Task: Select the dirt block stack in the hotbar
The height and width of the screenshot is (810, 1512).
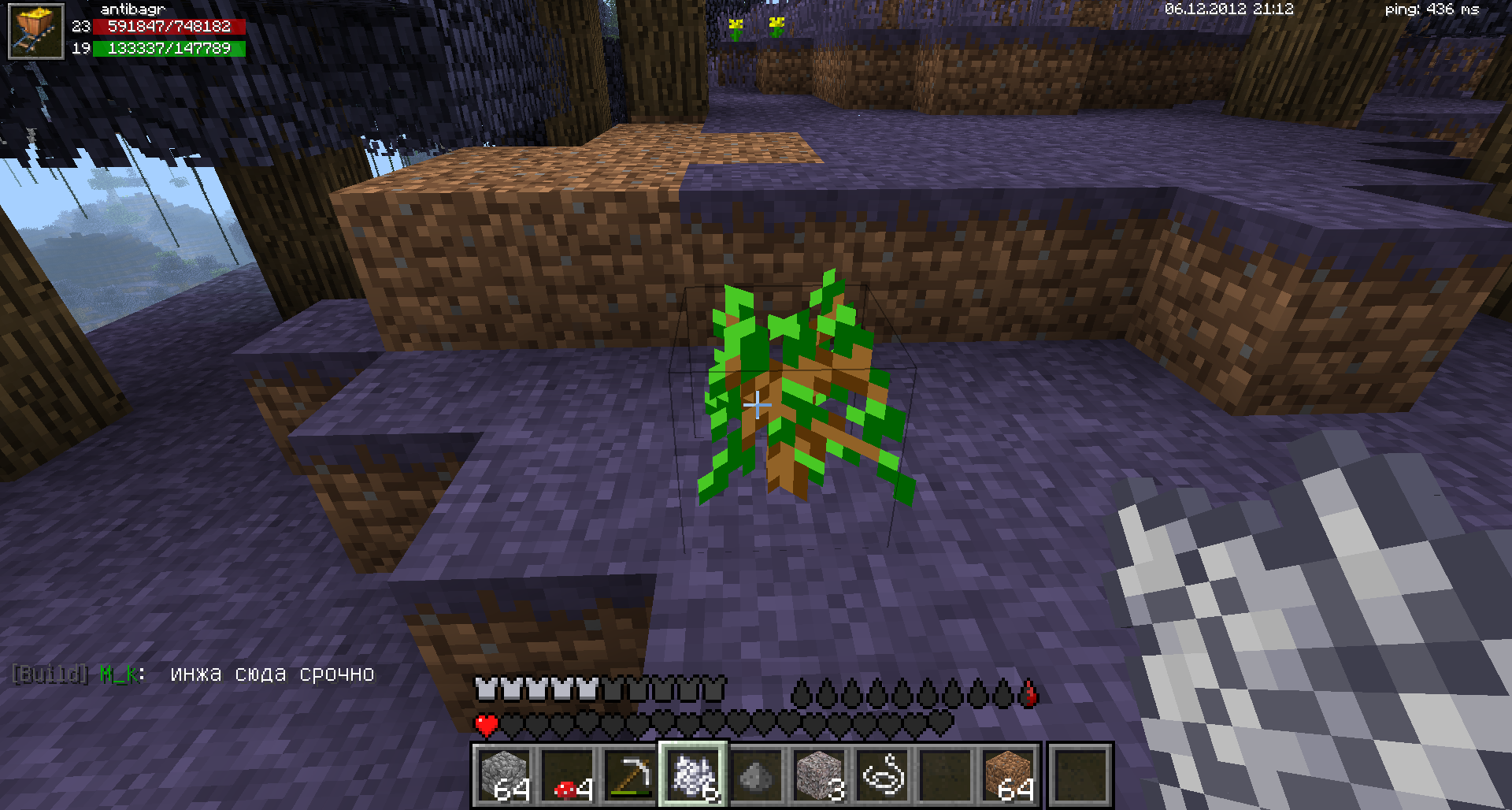Action: coord(1010,775)
